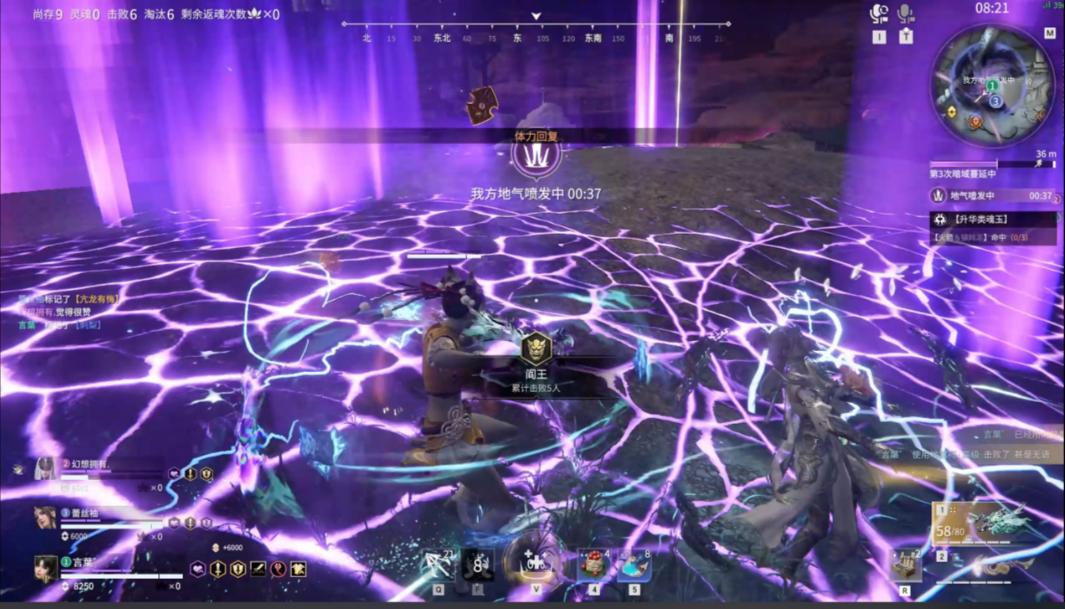This screenshot has width=1065, height=609.
Task: Use the repair kit crate item
Action: 906,566
